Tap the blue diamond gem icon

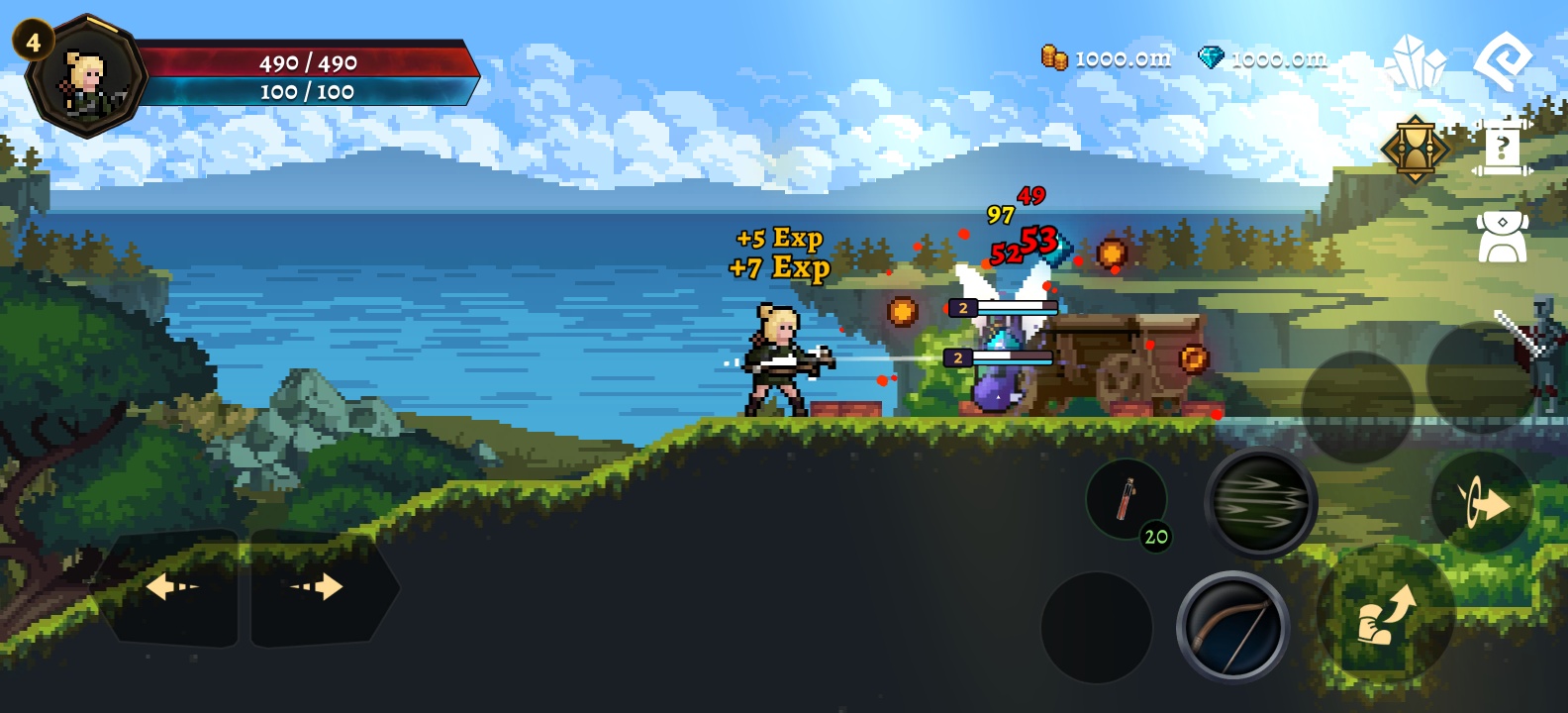pyautogui.click(x=1211, y=57)
